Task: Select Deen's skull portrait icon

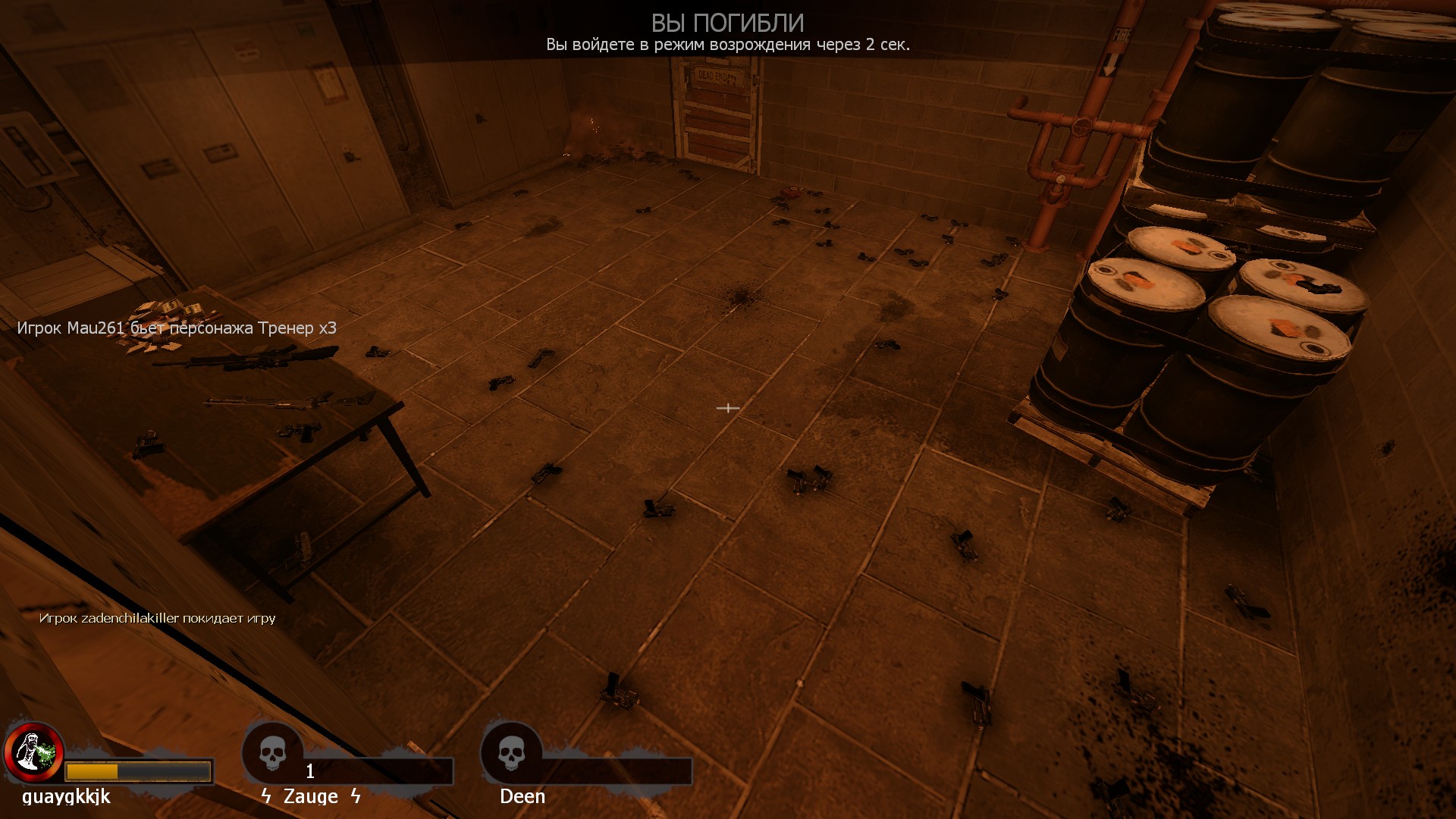Action: pos(512,753)
